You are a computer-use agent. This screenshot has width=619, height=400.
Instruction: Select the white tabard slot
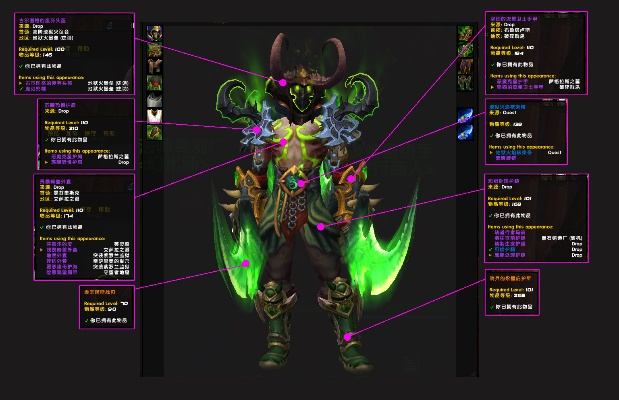154,116
